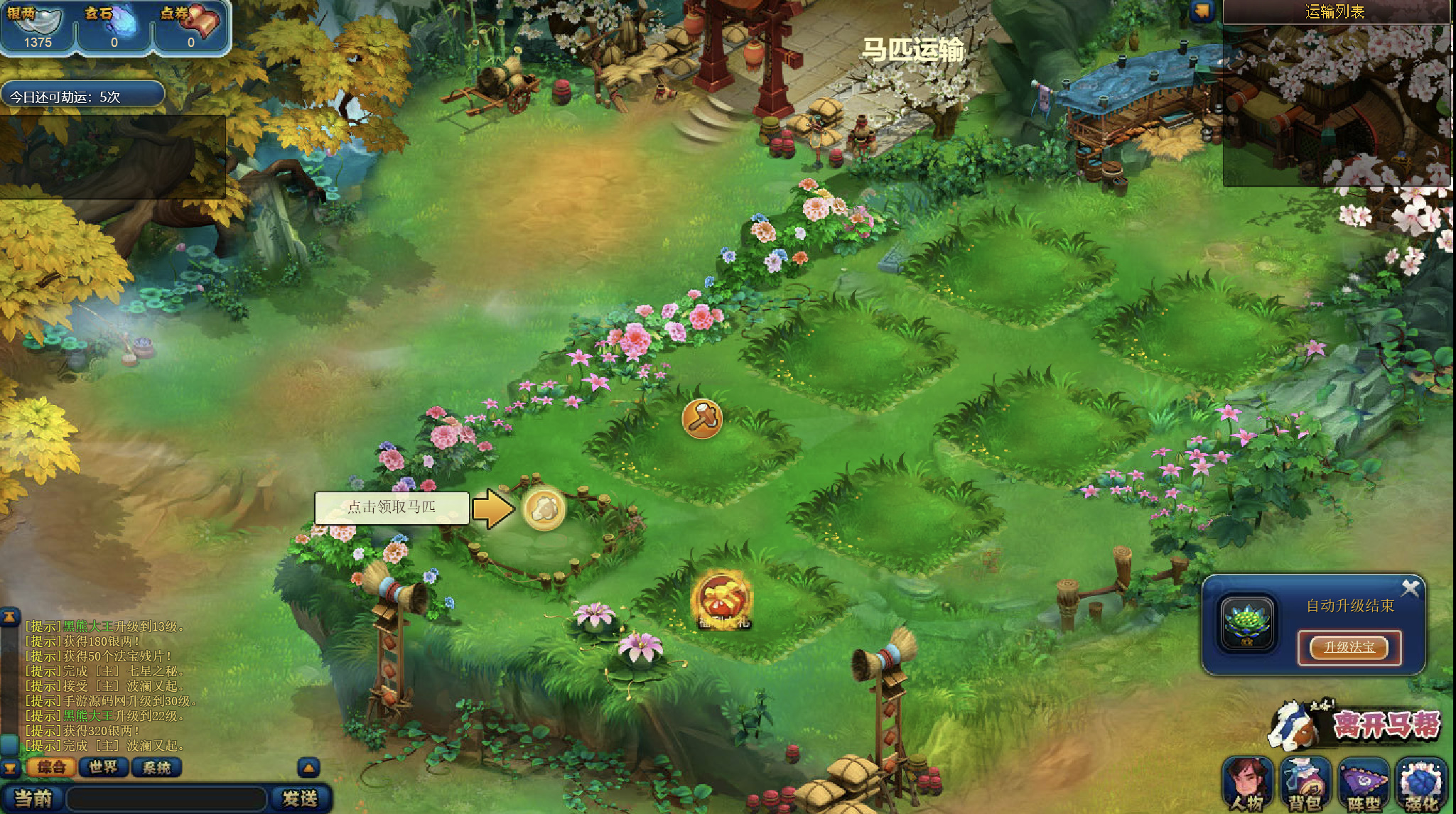Screen dimensions: 1456x814
Task: Click the horse claim icon (领取马匹)
Action: pos(544,509)
